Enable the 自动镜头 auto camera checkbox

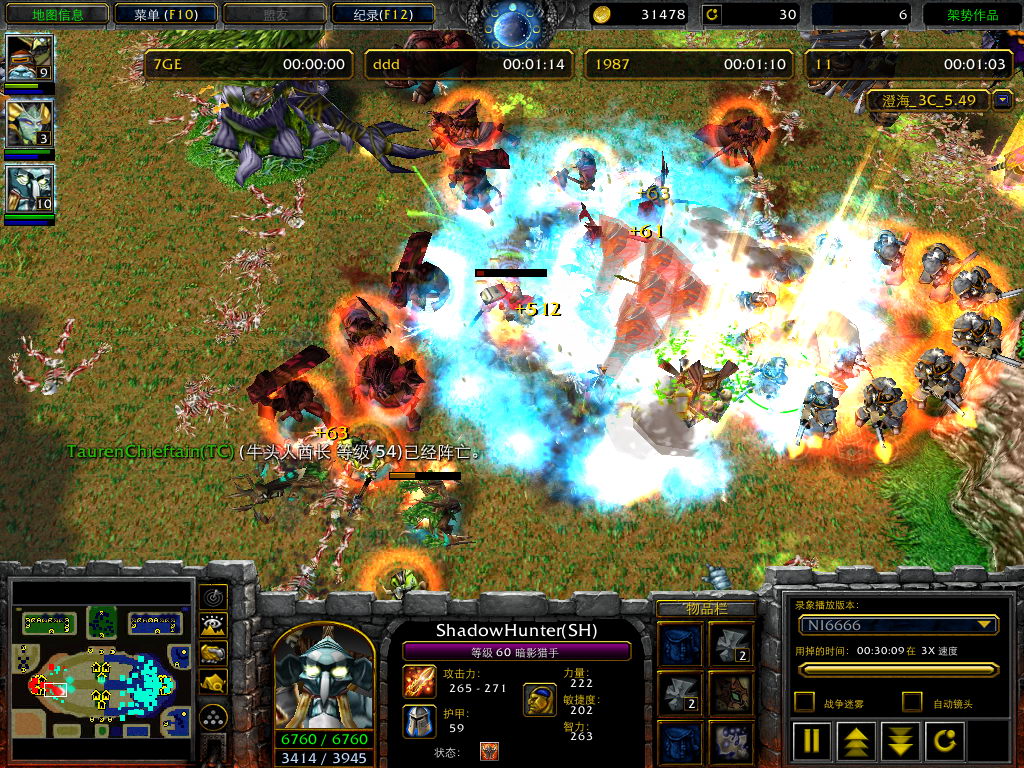point(912,702)
